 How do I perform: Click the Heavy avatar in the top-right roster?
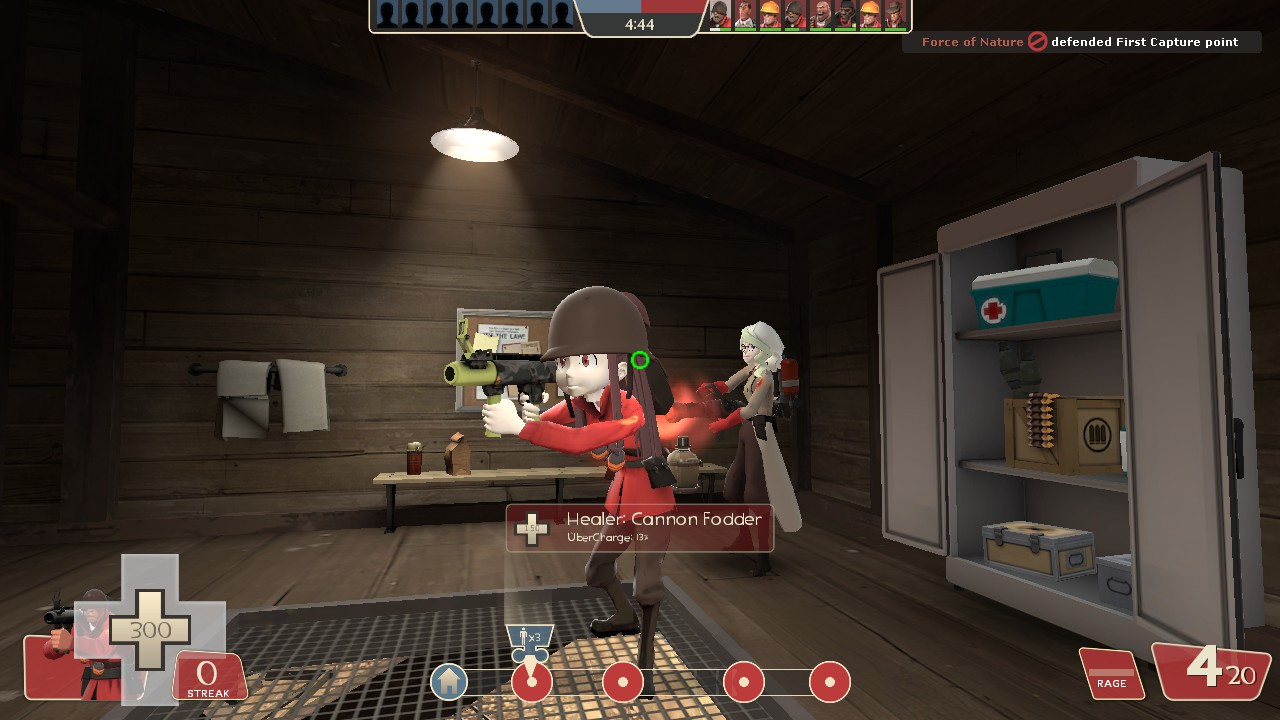(822, 15)
